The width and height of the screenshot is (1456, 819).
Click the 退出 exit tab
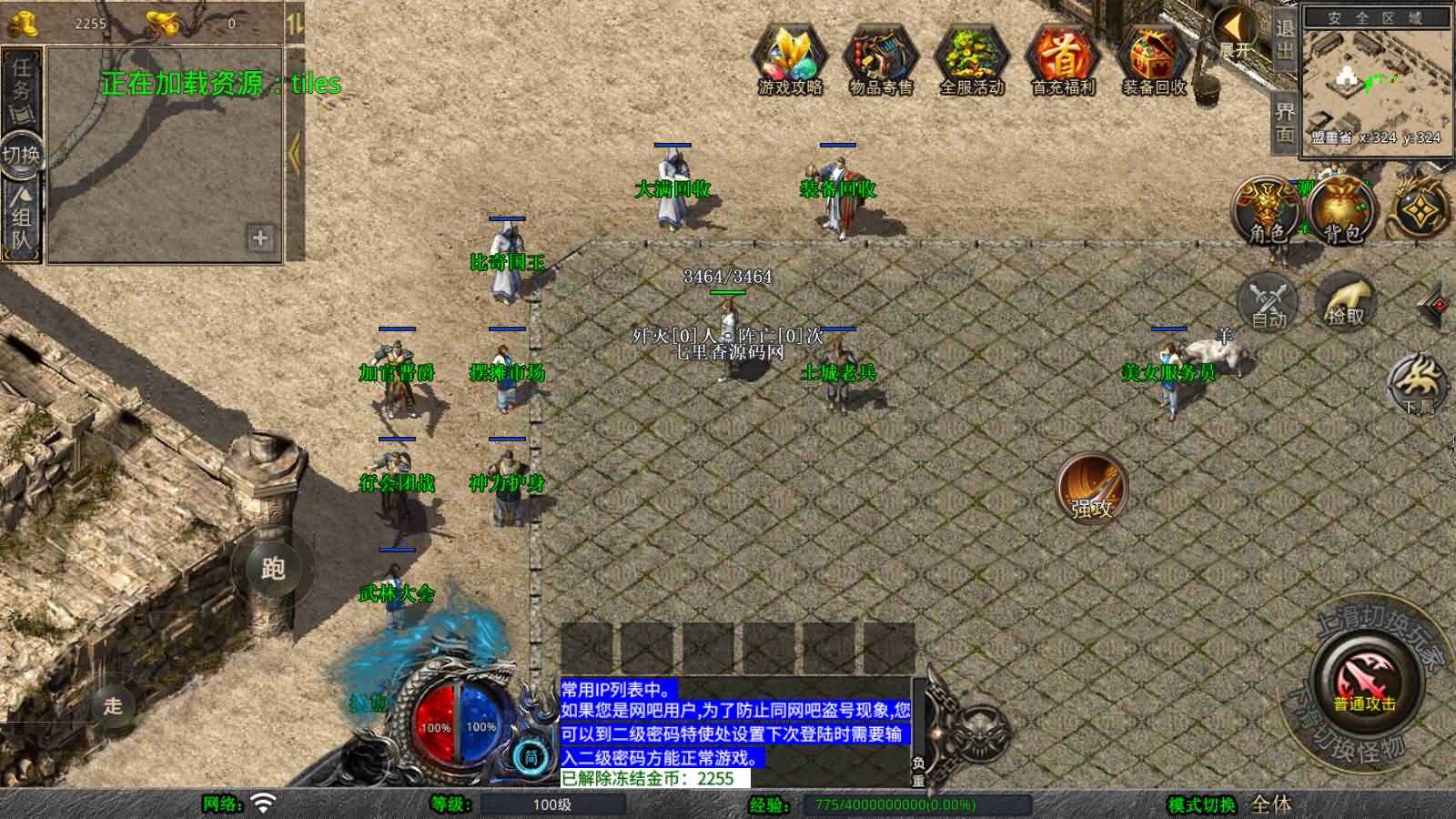click(x=1284, y=39)
